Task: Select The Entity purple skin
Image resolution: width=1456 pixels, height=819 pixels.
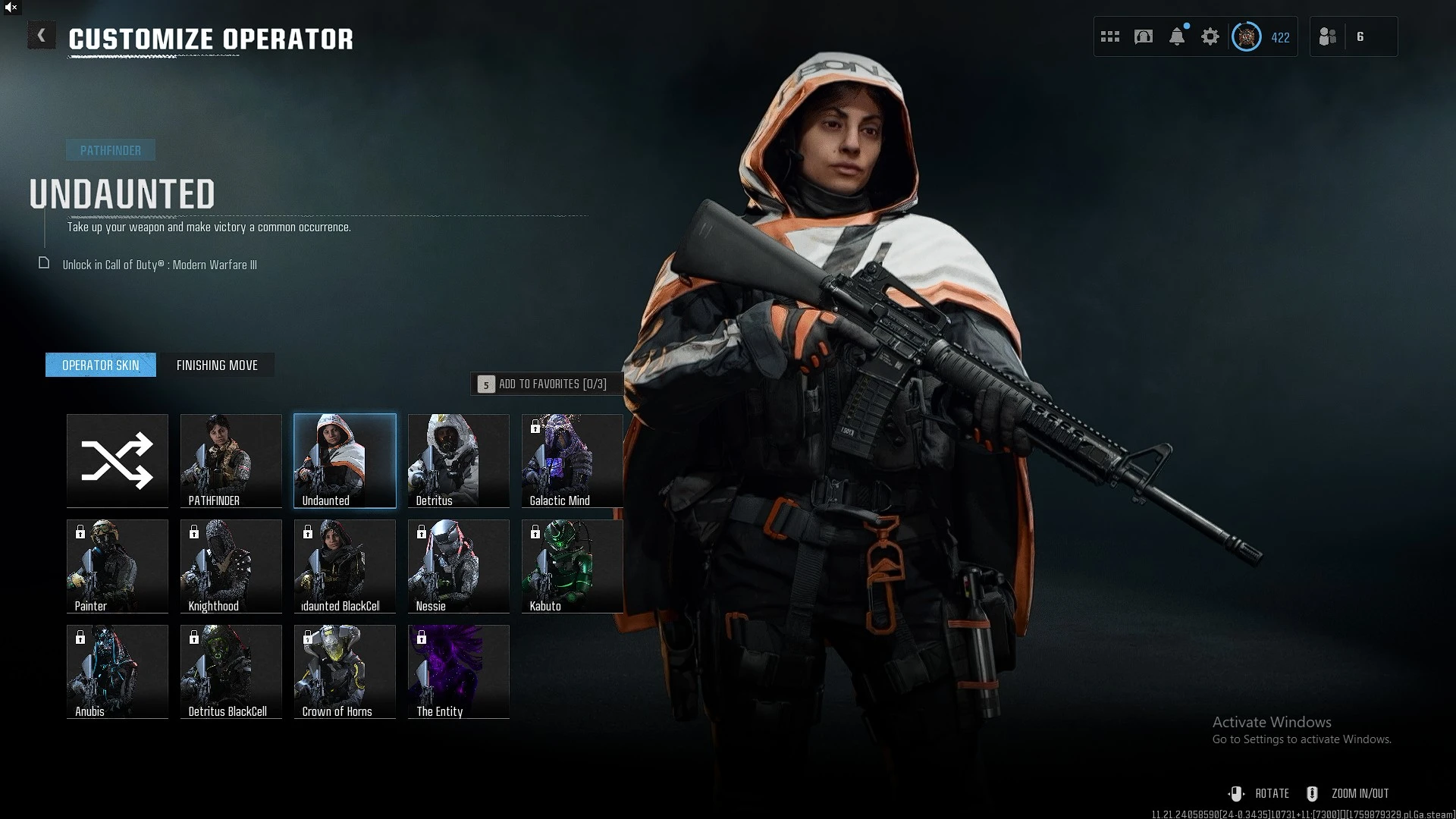Action: point(459,671)
